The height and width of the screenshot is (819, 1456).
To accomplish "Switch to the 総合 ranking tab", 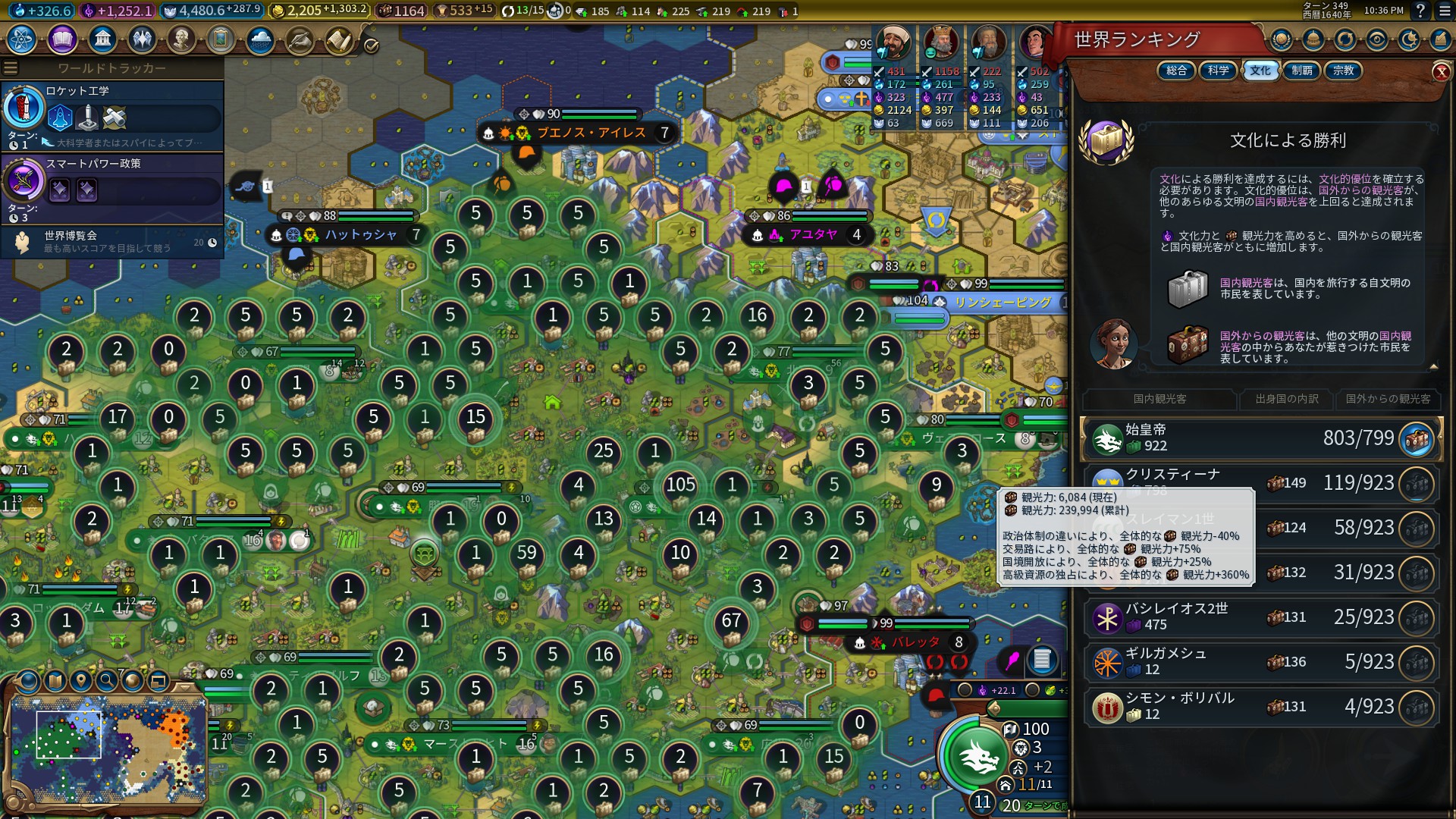I will [1176, 71].
